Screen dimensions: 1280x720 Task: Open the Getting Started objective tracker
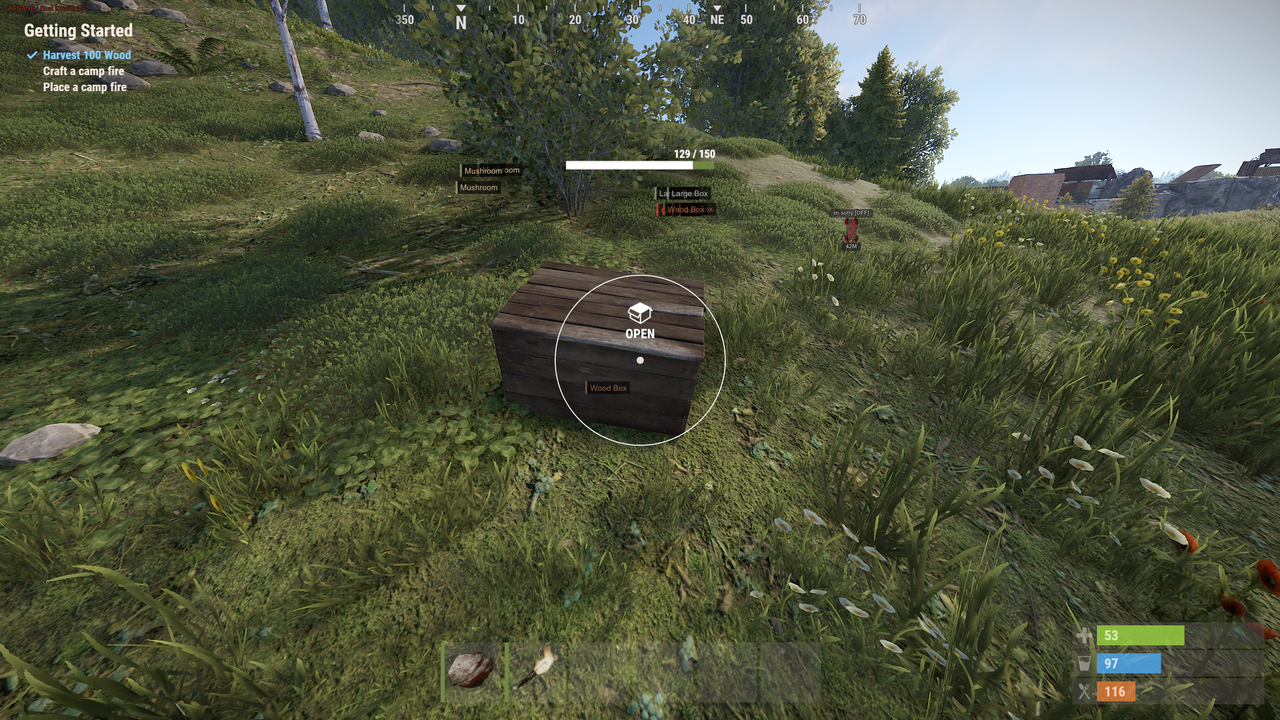[78, 31]
